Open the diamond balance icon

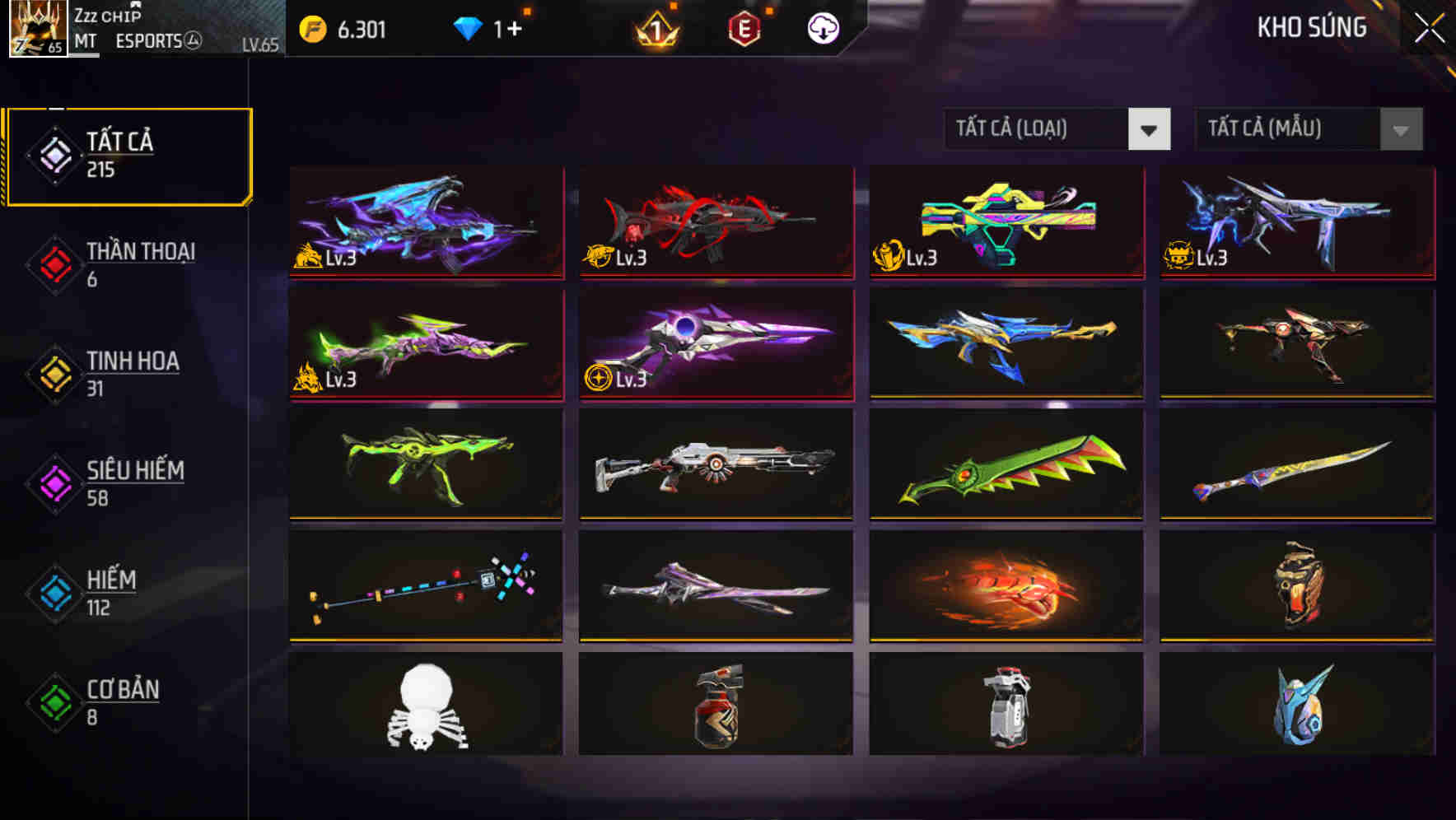[469, 27]
